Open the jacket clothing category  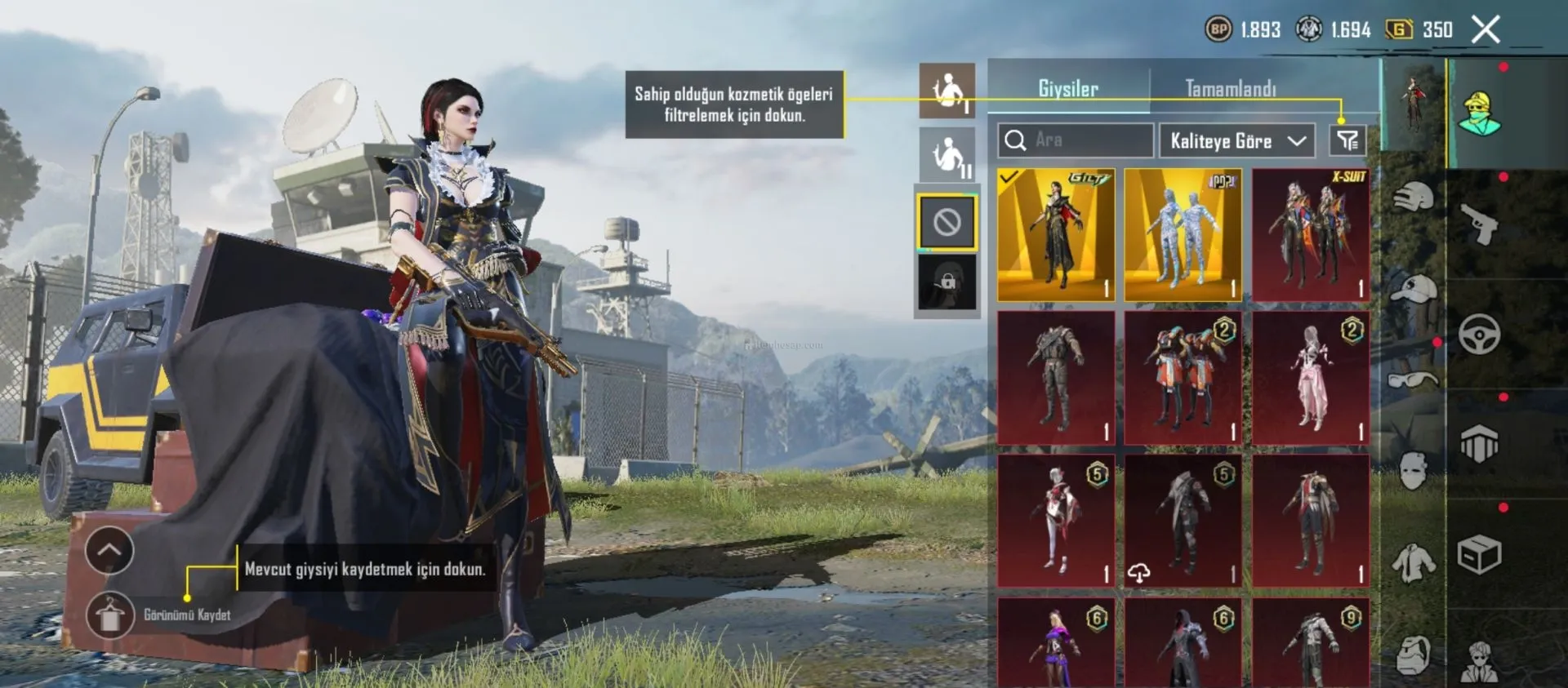(x=1413, y=562)
